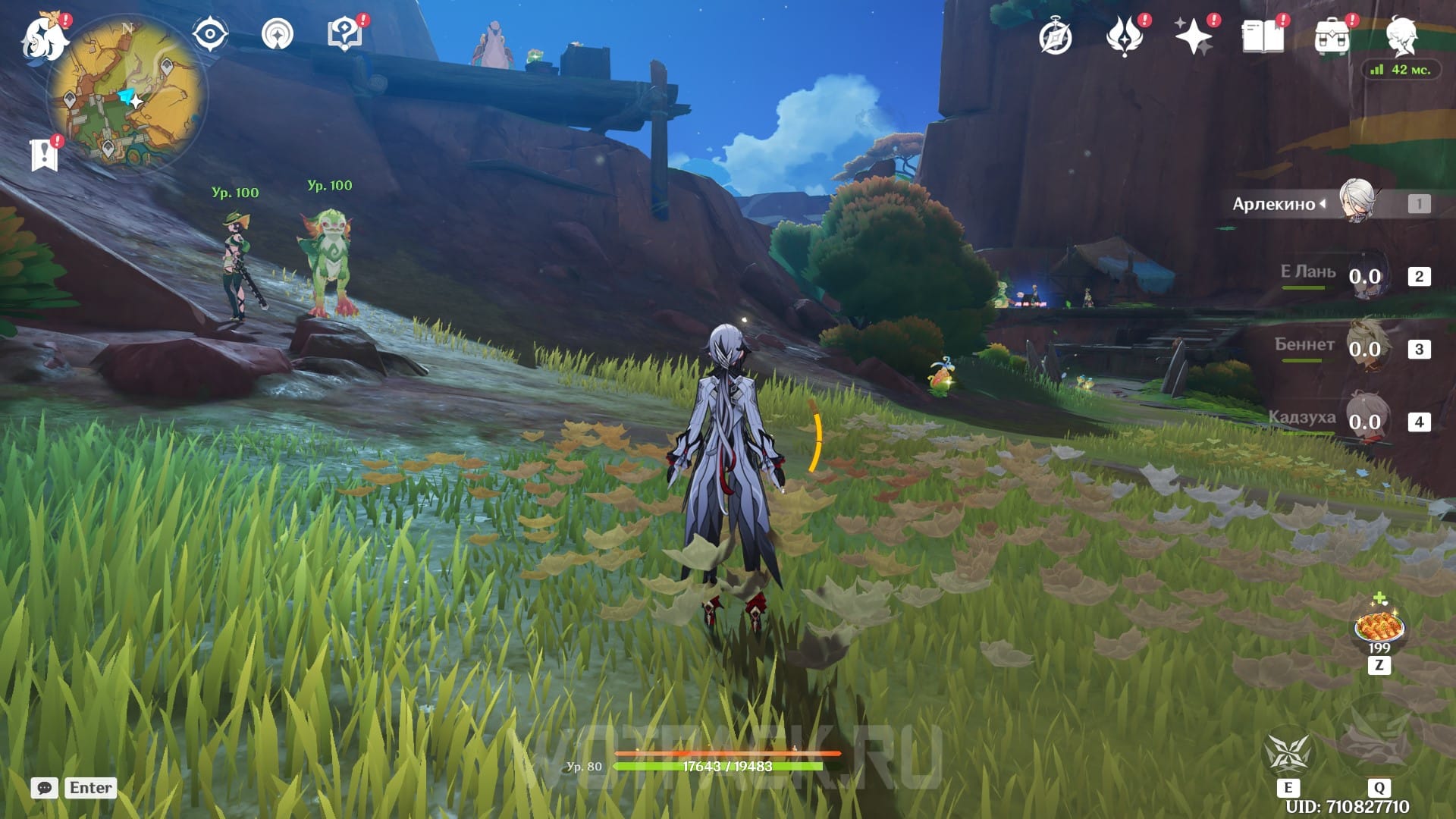Screen dimensions: 1456x819
Task: Open the tutorial question-mark icon
Action: click(x=344, y=34)
